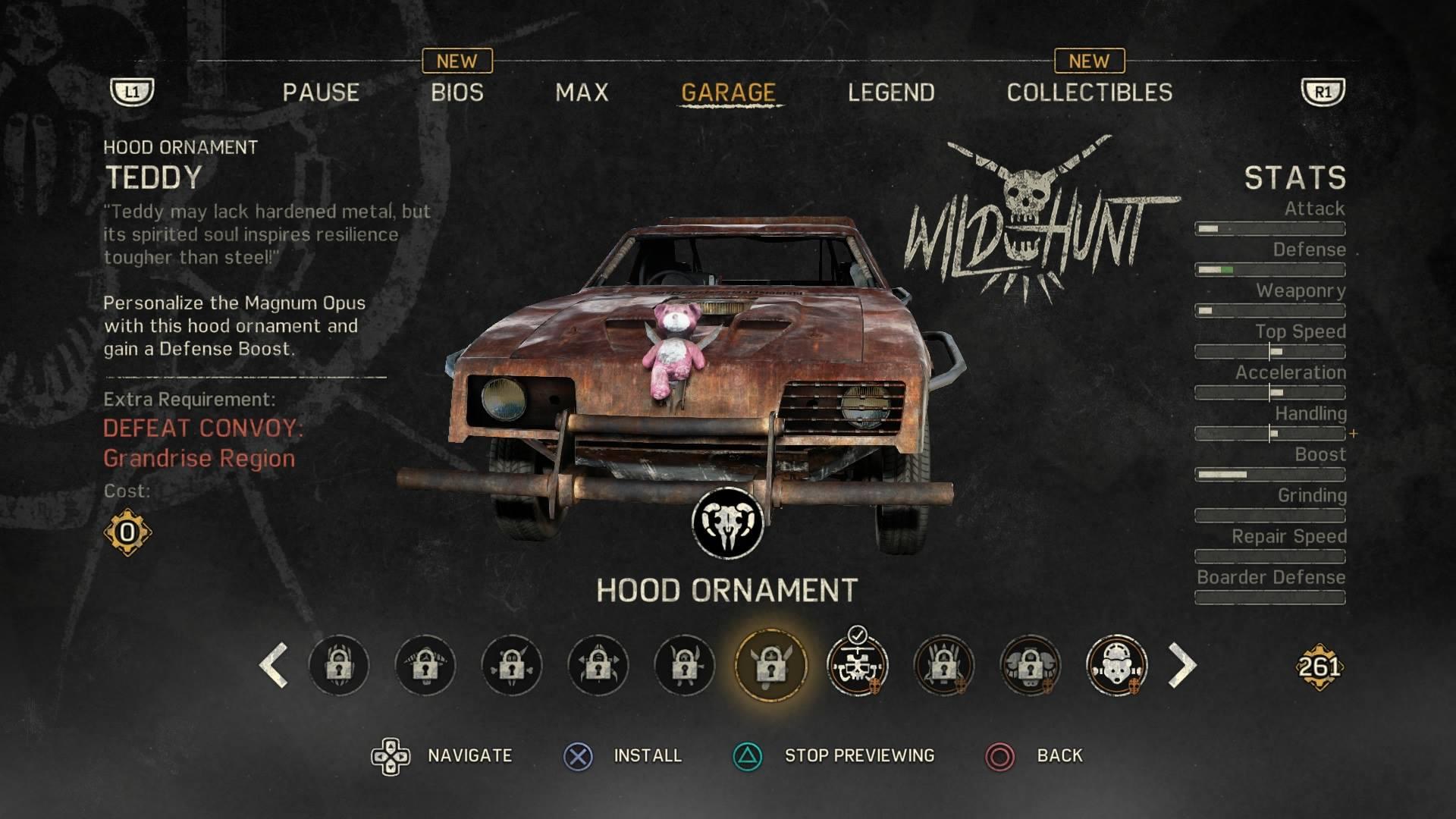Choose the equipped skull ornament with checkmark
1456x819 pixels.
point(857,666)
